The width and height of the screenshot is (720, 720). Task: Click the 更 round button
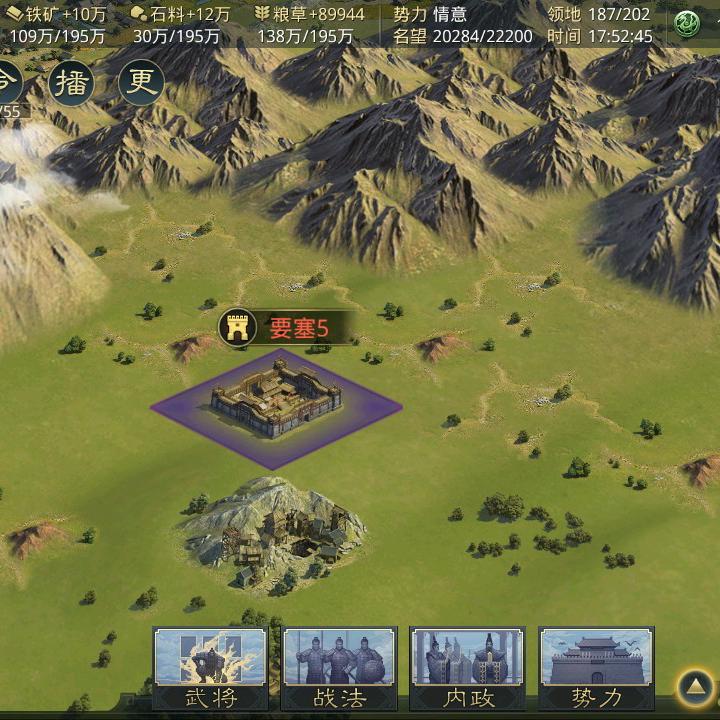pos(141,82)
